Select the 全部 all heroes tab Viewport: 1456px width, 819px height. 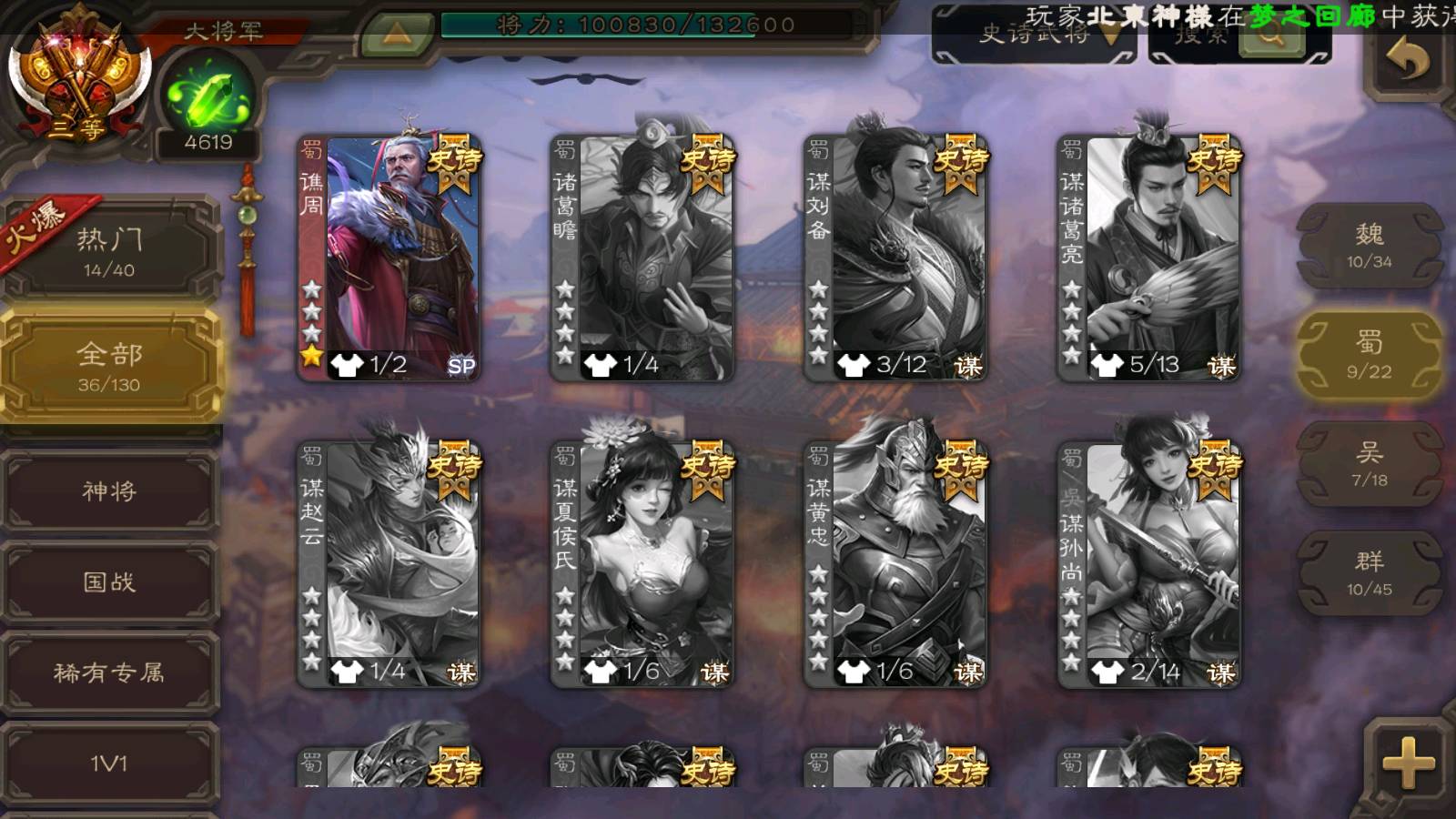[x=109, y=366]
